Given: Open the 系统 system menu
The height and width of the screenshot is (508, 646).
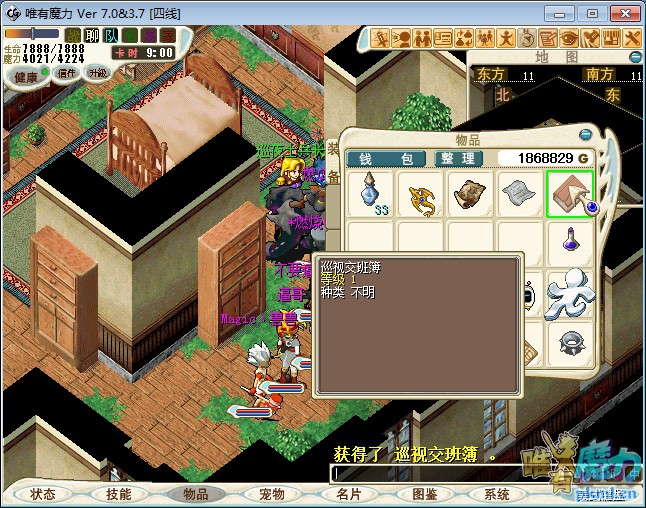Looking at the screenshot, I should tap(497, 494).
